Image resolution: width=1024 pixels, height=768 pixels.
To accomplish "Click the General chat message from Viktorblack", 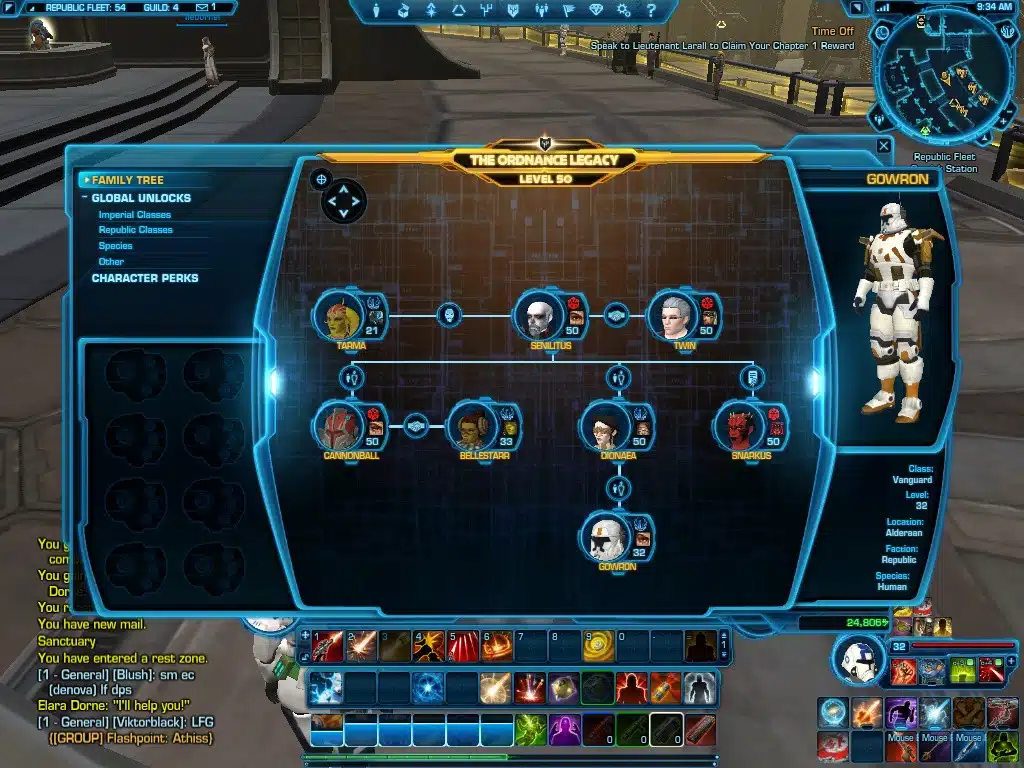I will pos(125,722).
